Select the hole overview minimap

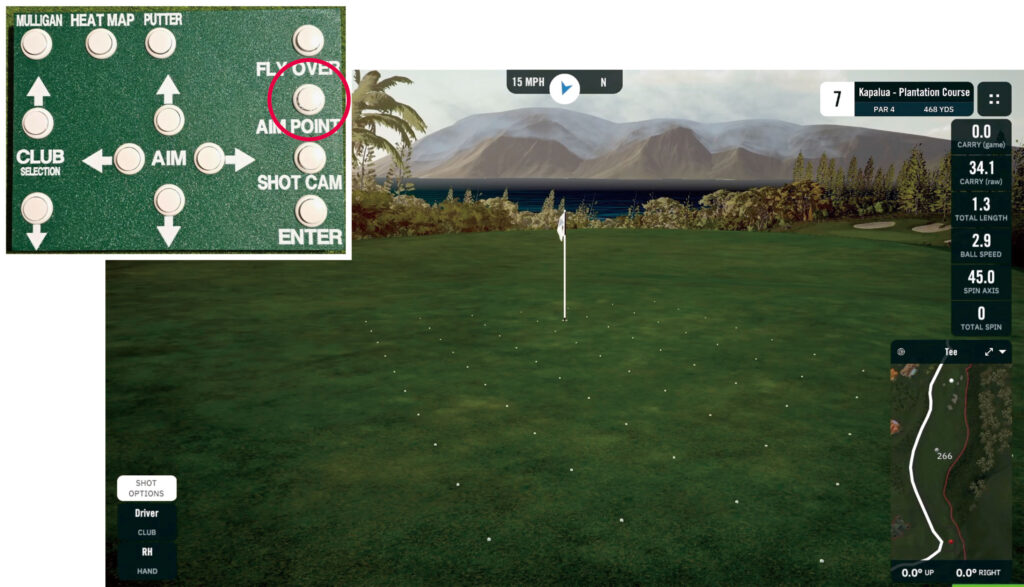click(x=950, y=462)
